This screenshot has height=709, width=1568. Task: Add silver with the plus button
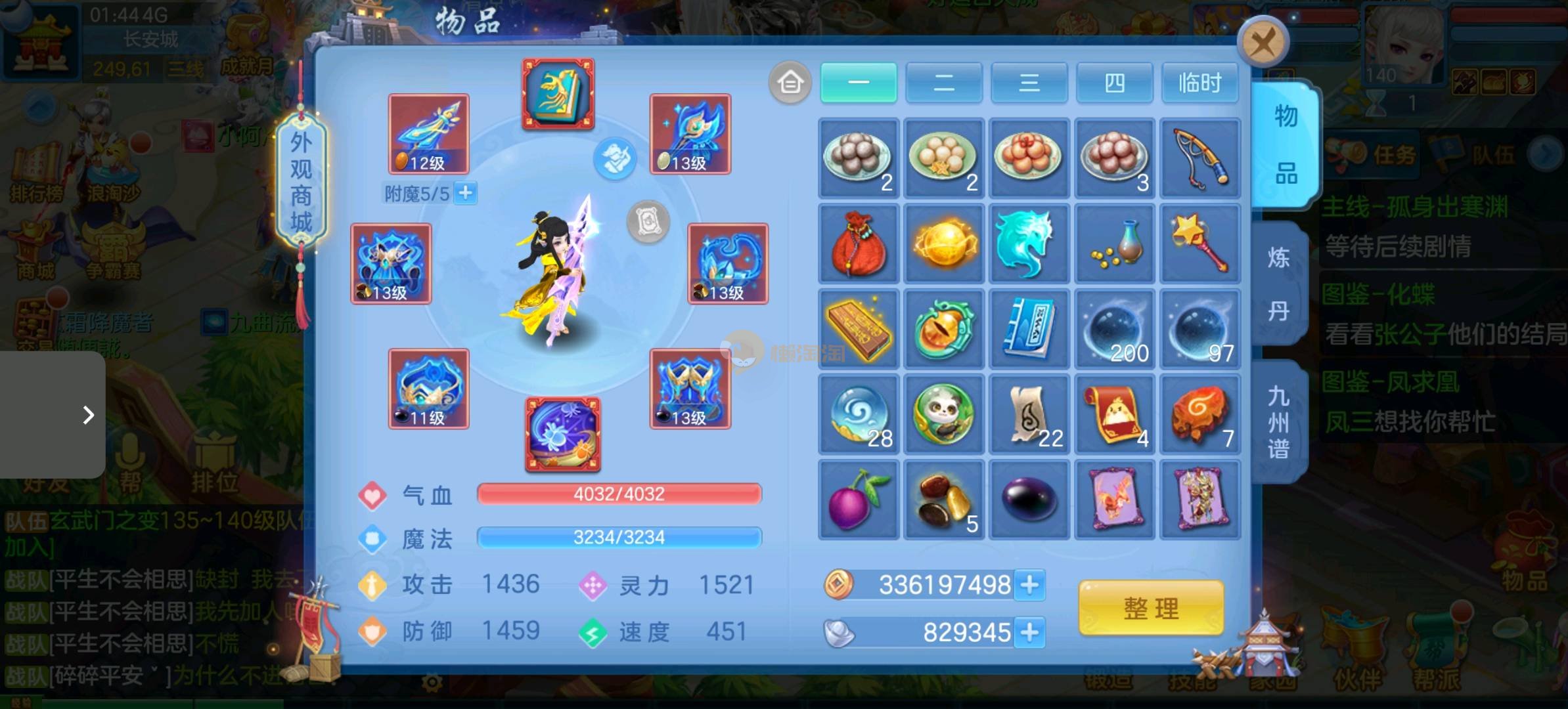[x=1029, y=632]
